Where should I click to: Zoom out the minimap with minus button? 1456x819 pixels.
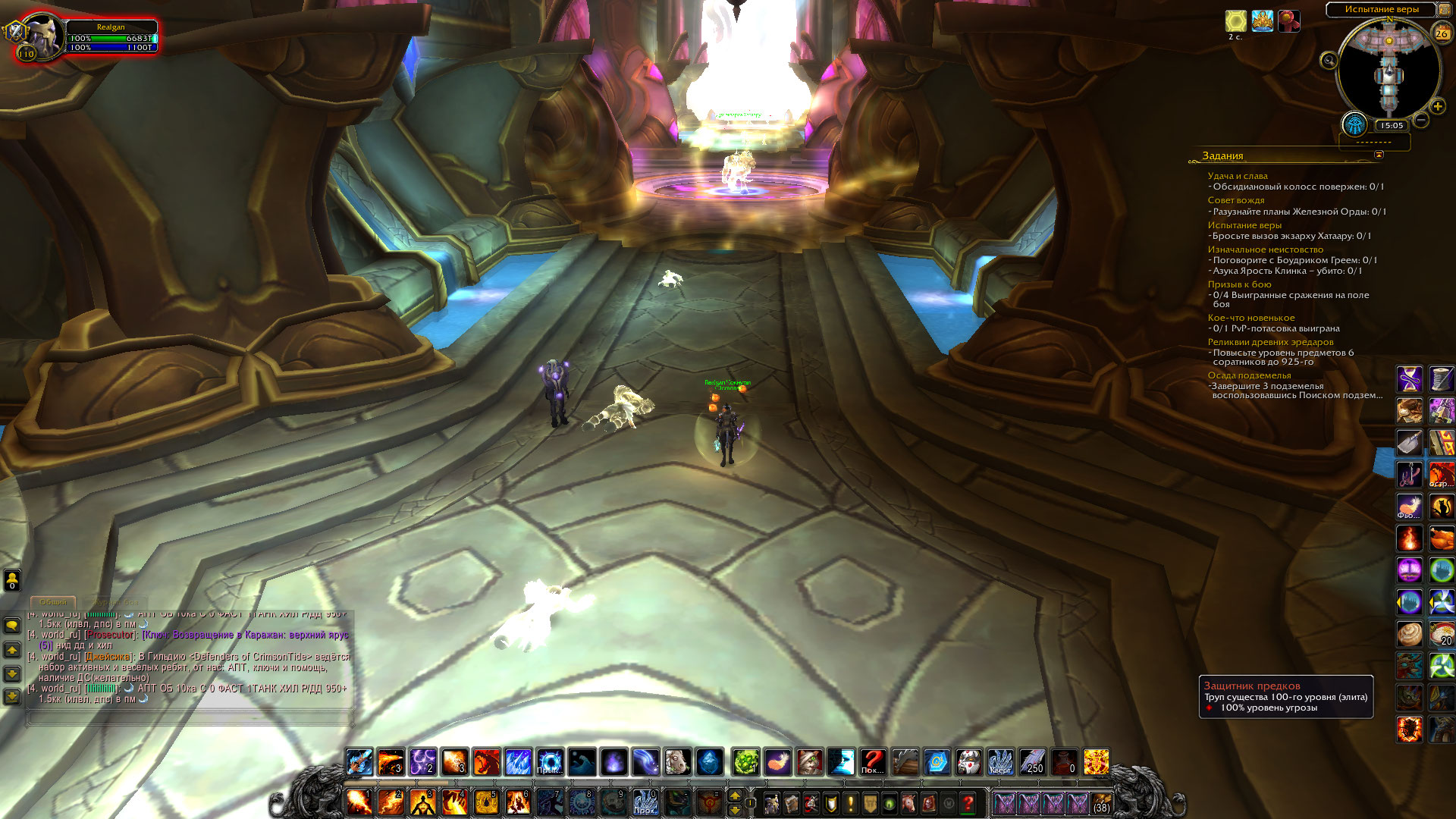1422,120
